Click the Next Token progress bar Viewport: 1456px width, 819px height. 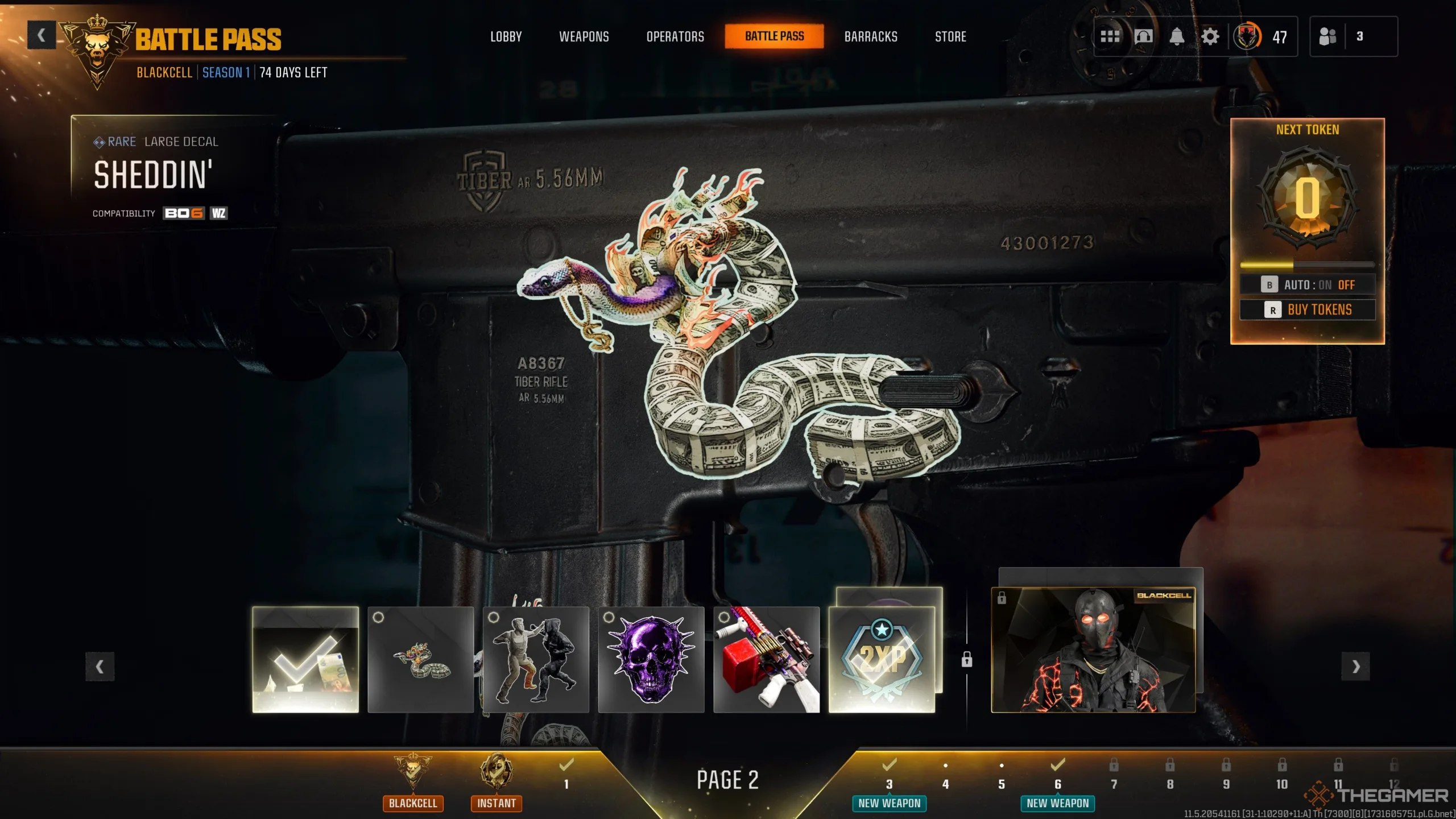coord(1307,263)
